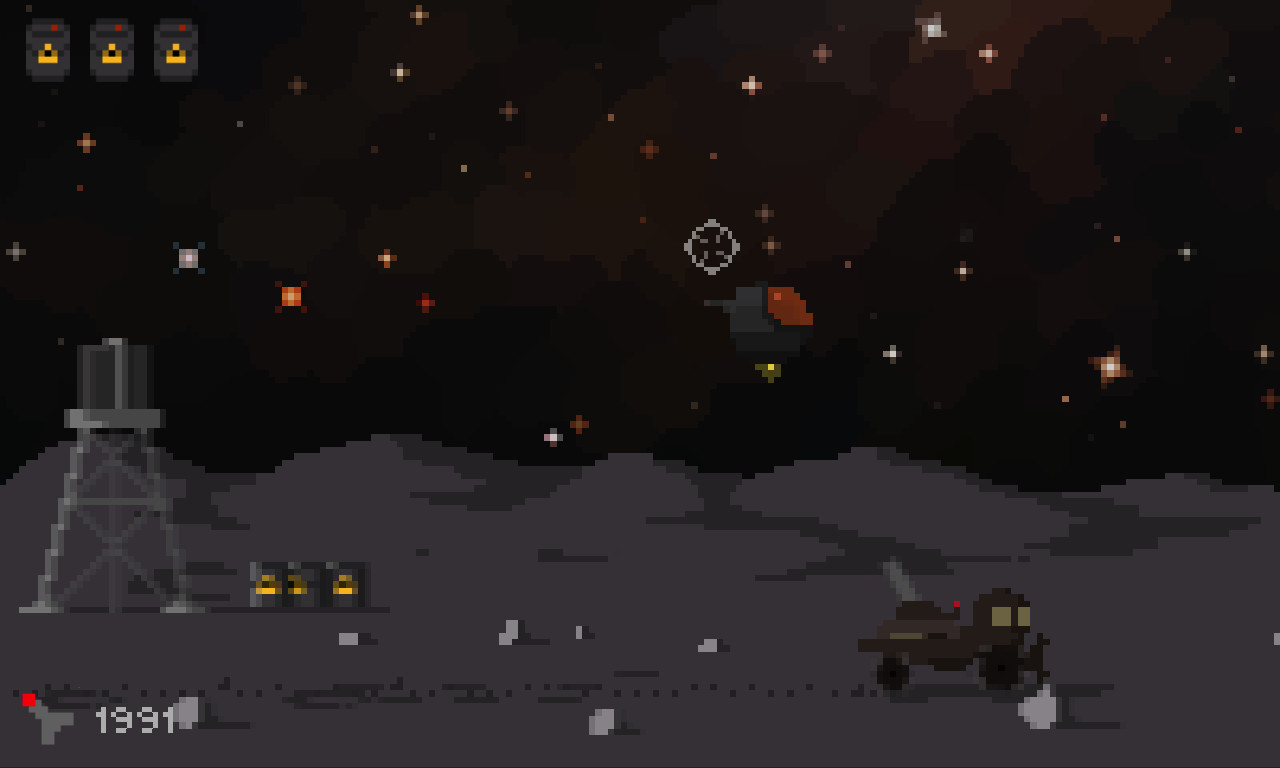This screenshot has height=768, width=1280.
Task: Expand the rightmost barrel in the ground row
Action: tap(343, 585)
